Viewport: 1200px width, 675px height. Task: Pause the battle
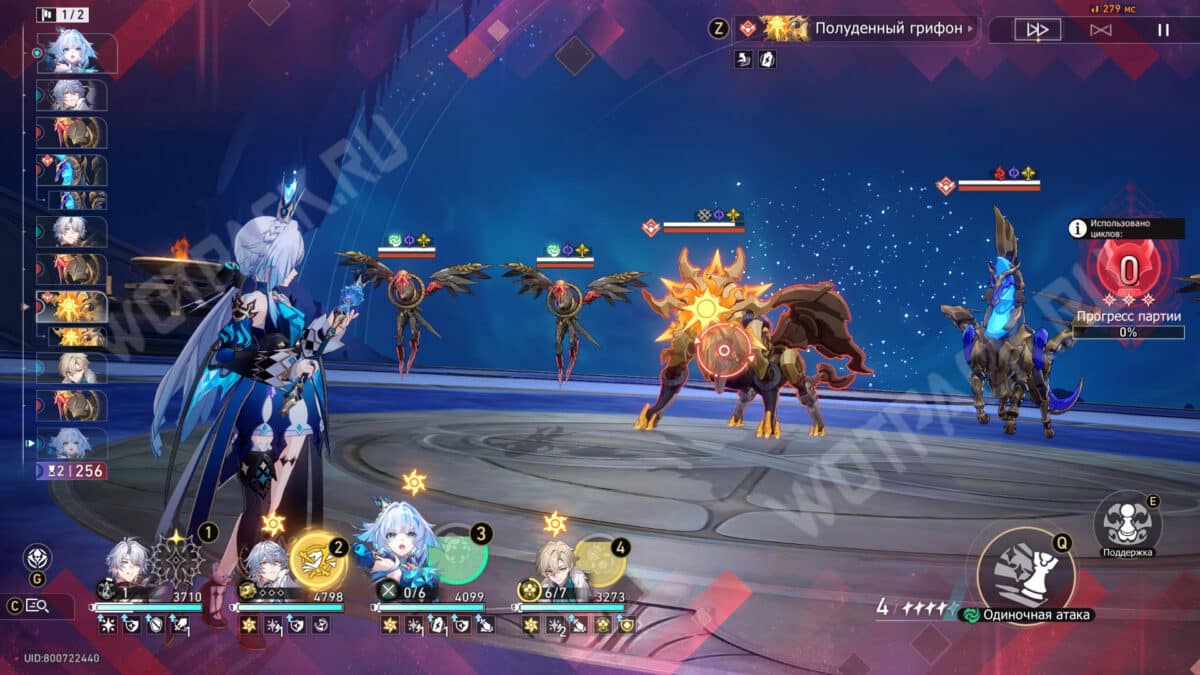[1163, 30]
